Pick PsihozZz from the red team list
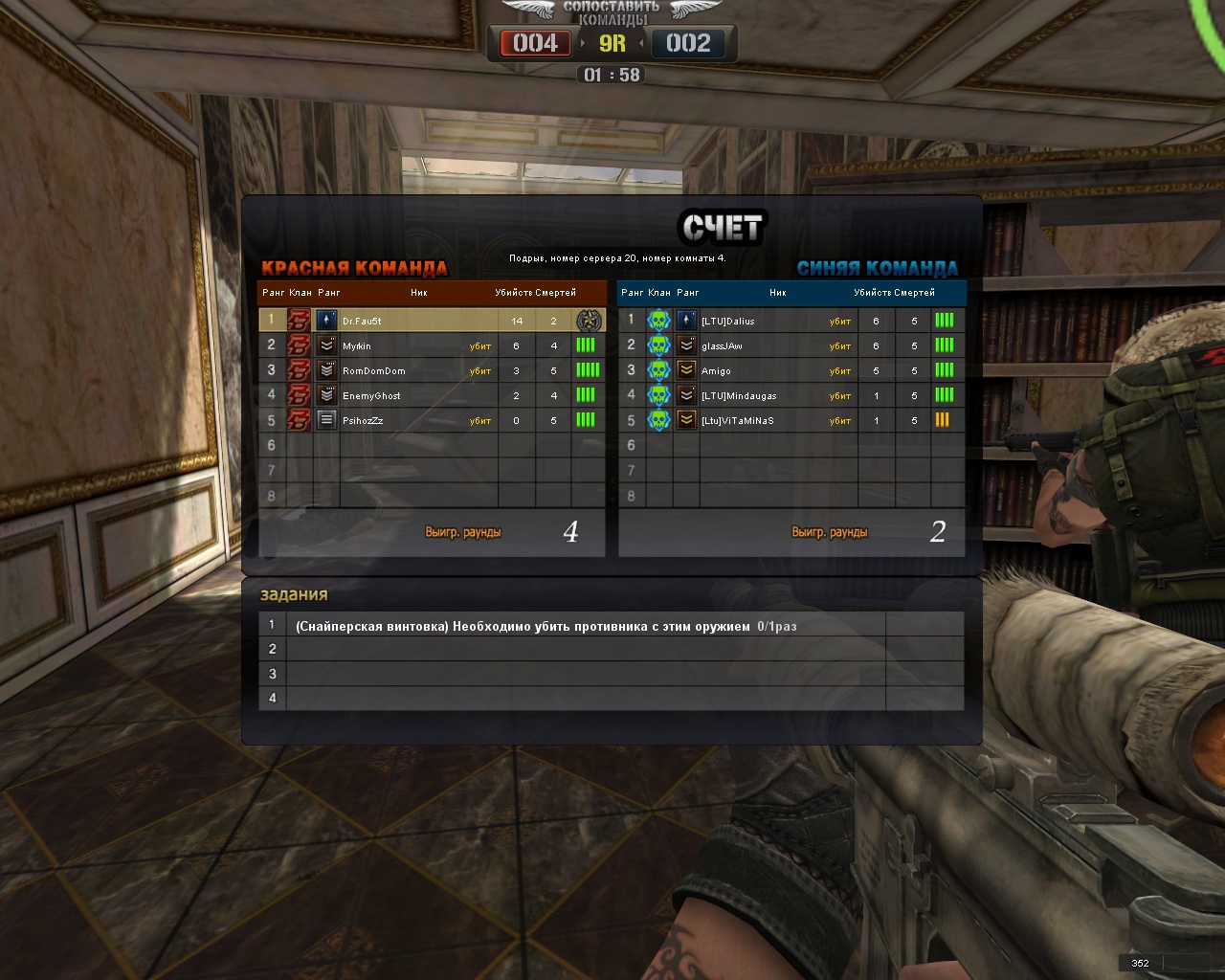The width and height of the screenshot is (1225, 980). (364, 420)
